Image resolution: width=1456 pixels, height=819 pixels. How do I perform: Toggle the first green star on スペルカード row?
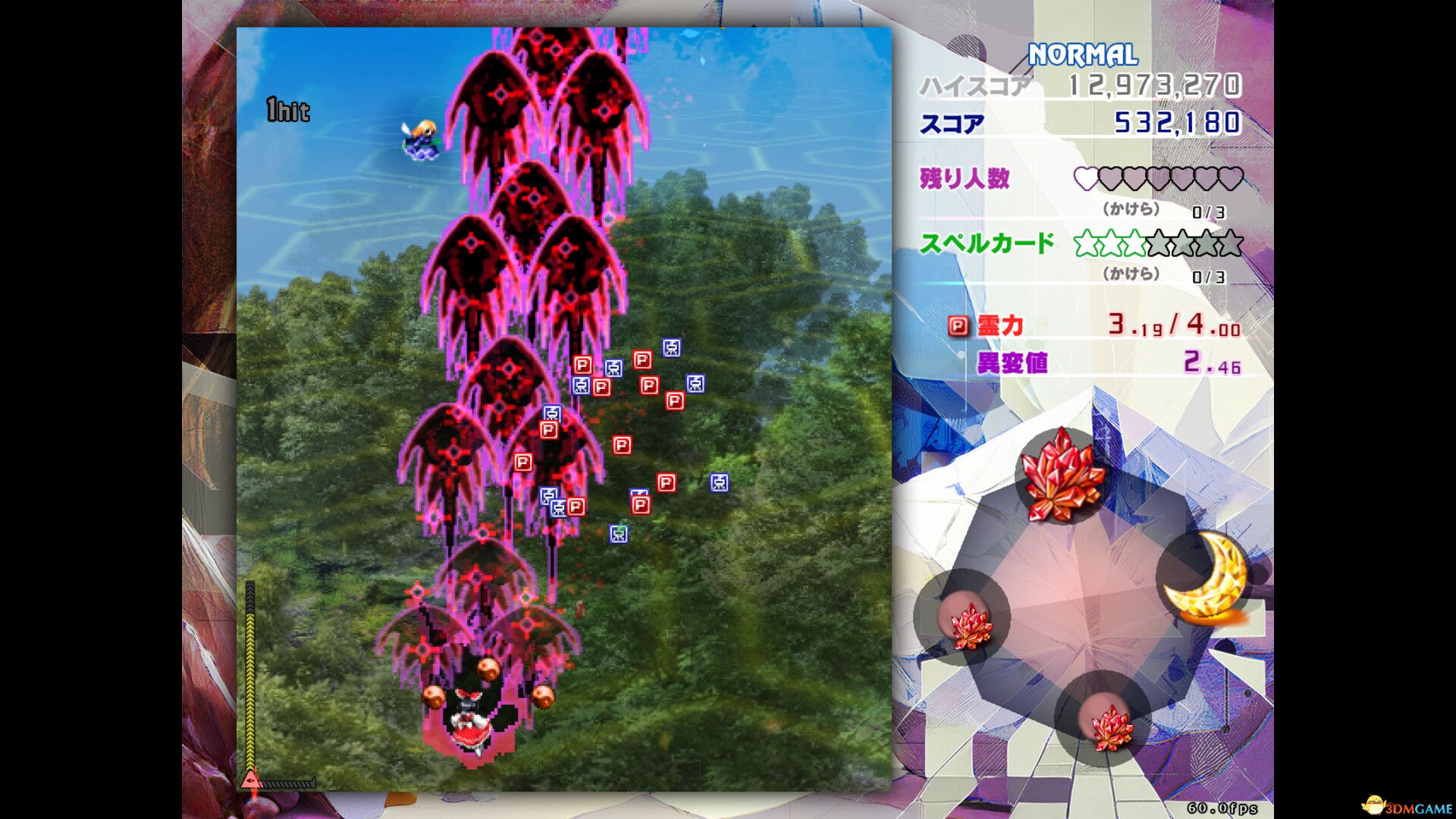pyautogui.click(x=1087, y=243)
